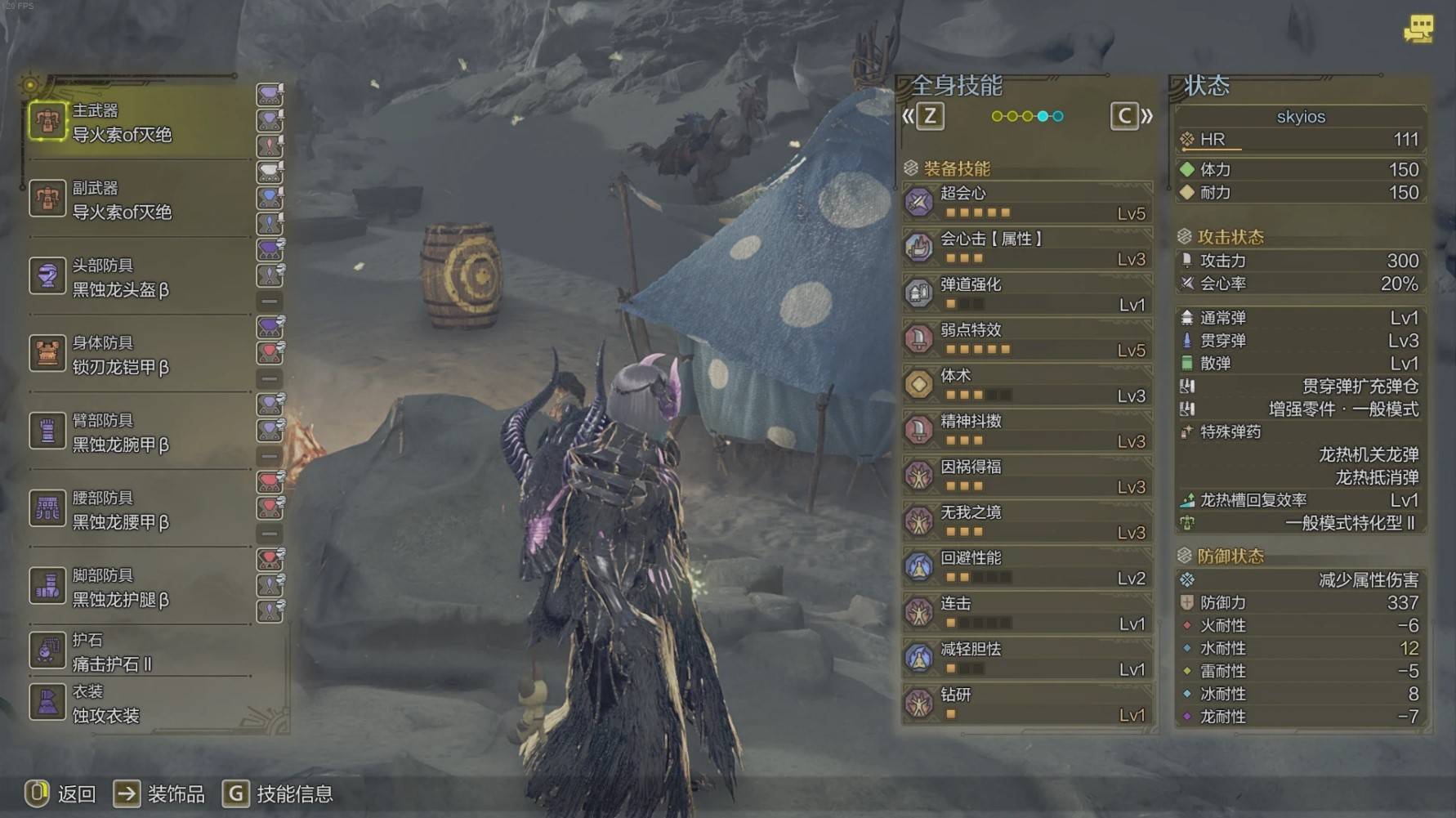Select the 精神抖擞 skill entry

tap(1027, 431)
